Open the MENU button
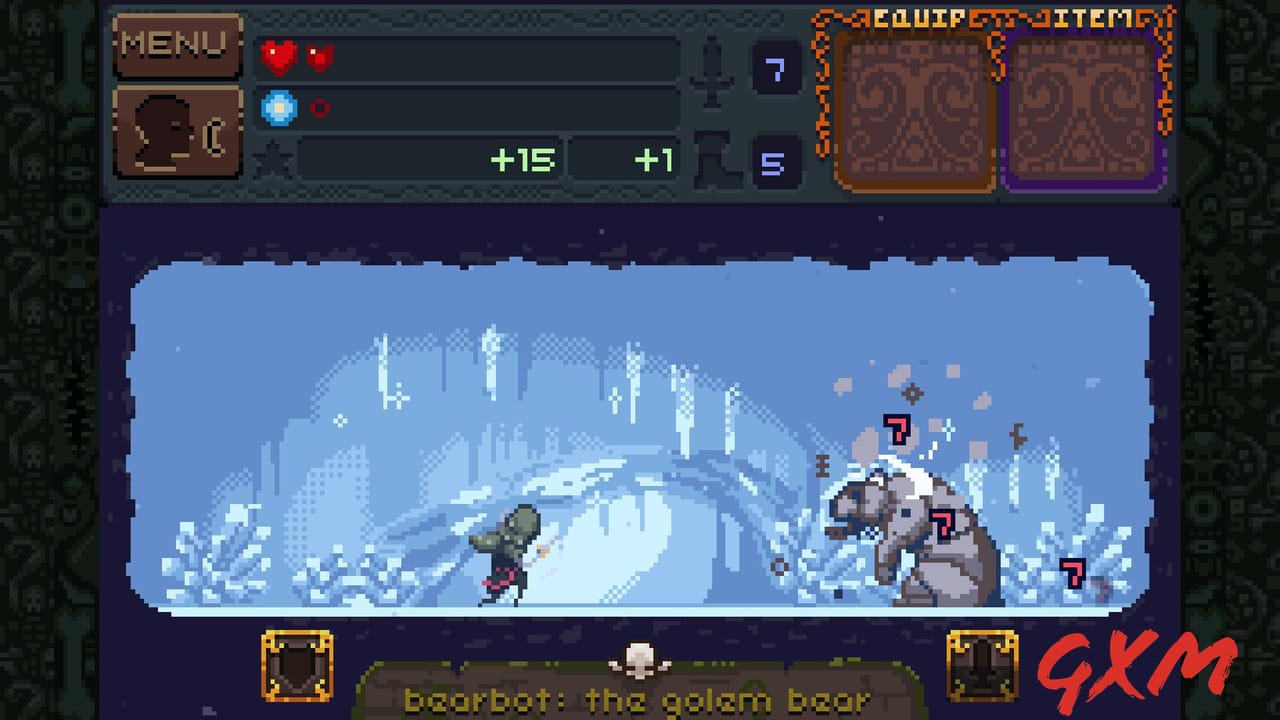 [x=178, y=45]
